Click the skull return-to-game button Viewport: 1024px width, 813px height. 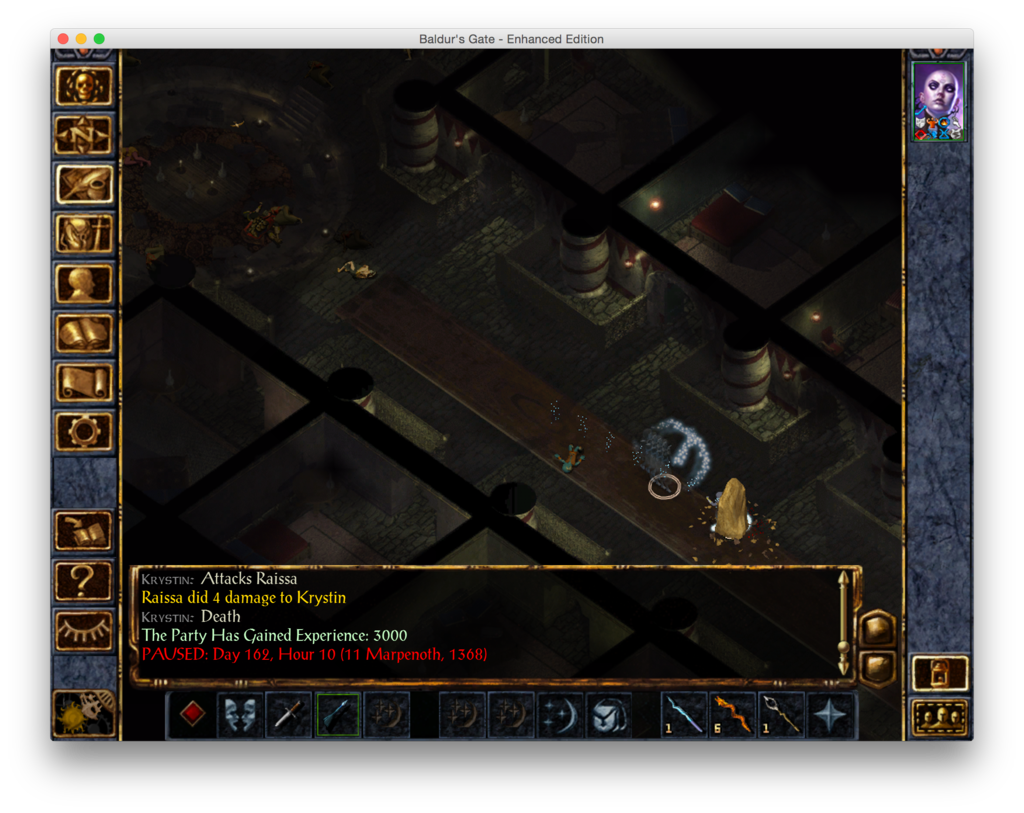click(84, 87)
